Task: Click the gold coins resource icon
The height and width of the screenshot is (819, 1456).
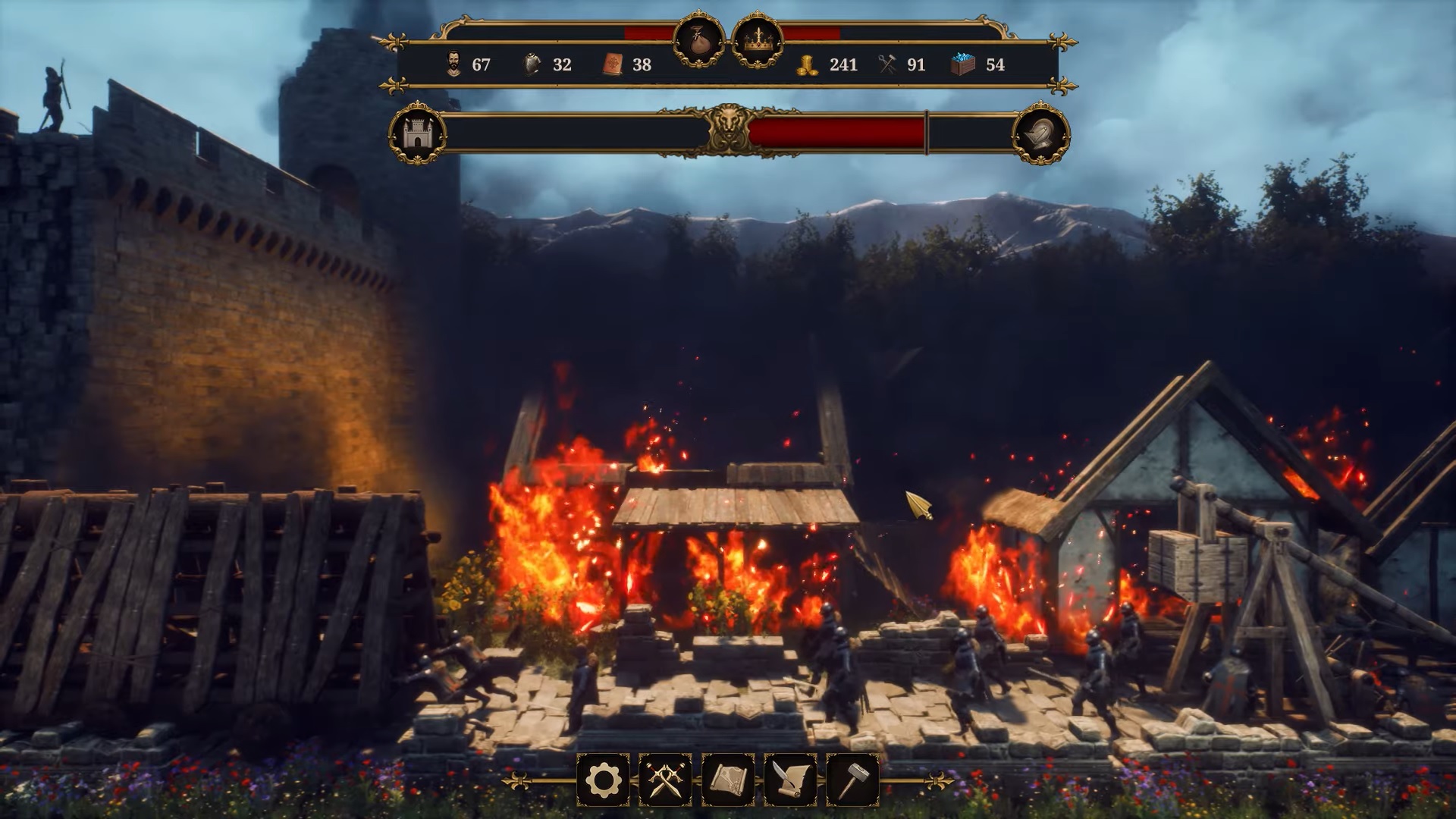Action: pos(808,65)
